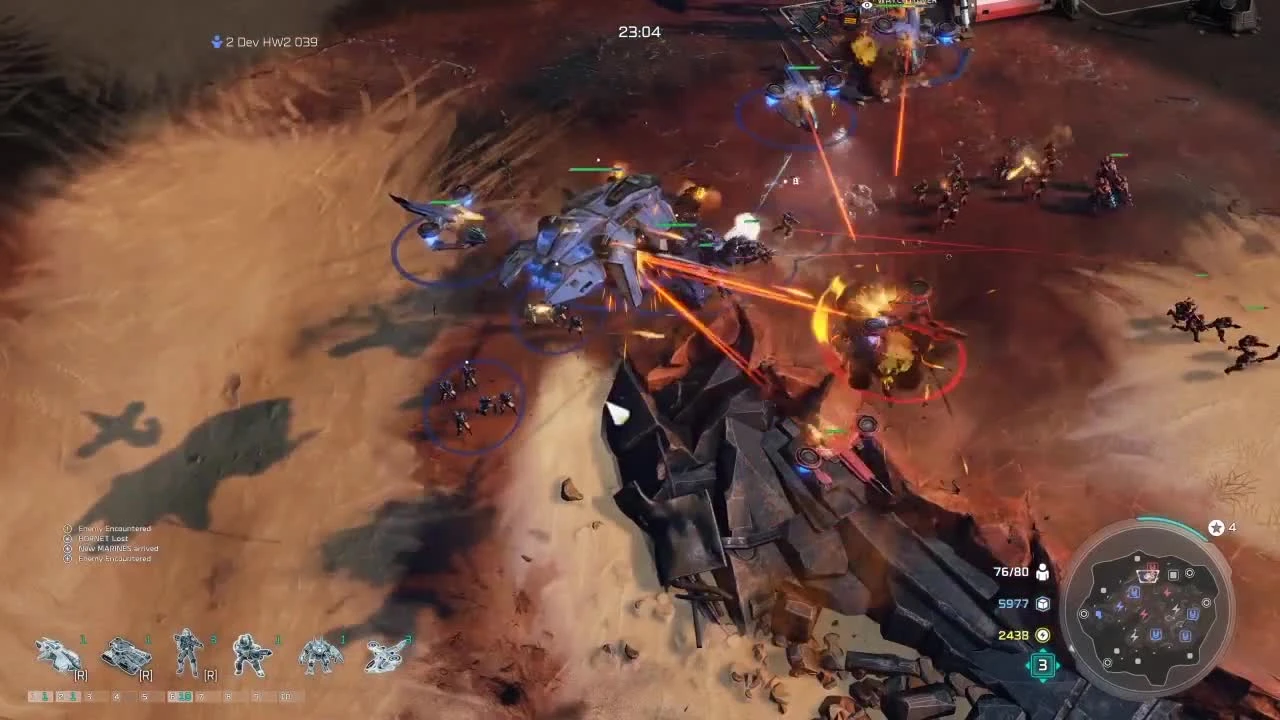Select control group 2 in unit bar
The width and height of the screenshot is (1280, 720).
click(63, 694)
